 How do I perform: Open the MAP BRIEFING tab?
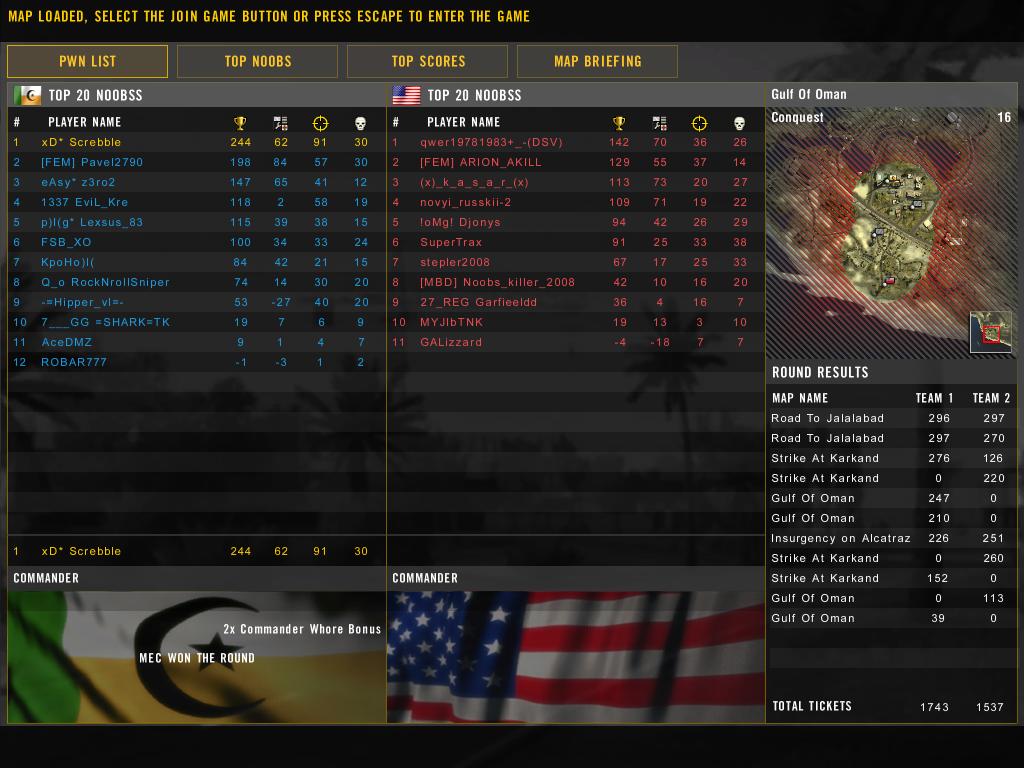(x=597, y=61)
